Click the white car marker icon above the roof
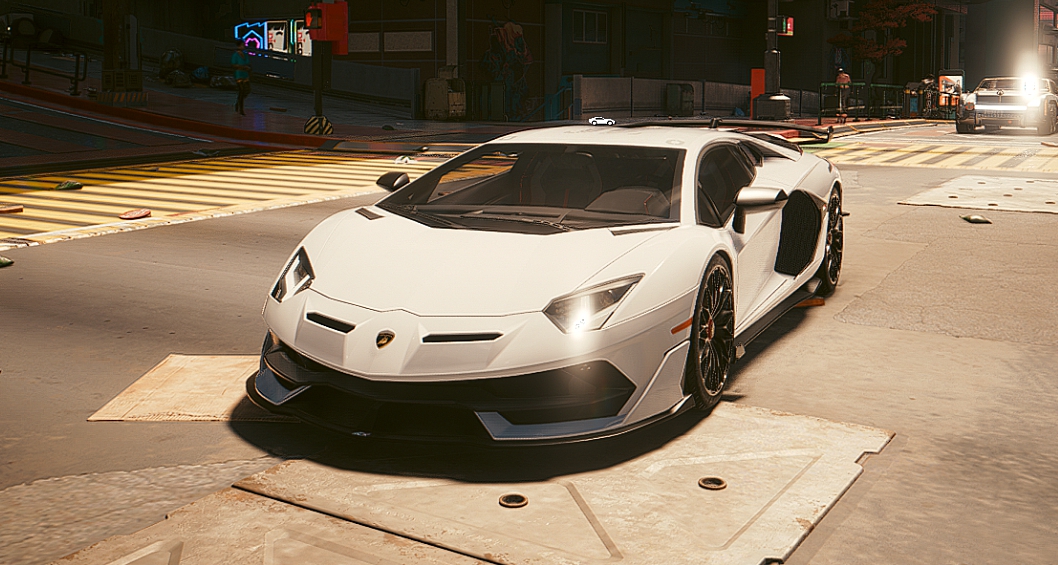1058x565 pixels. 601,121
